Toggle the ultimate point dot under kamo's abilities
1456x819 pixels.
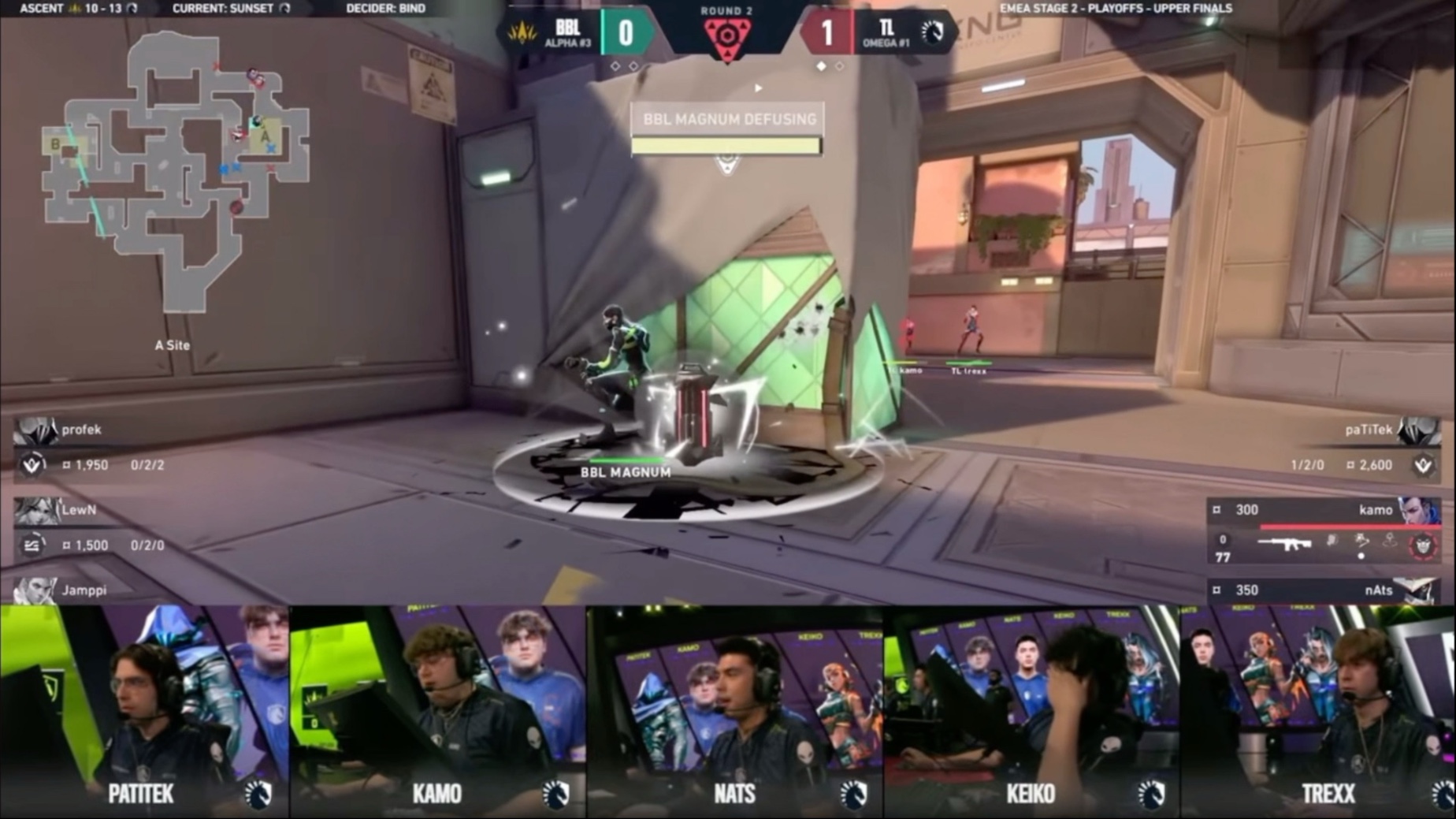(1361, 558)
